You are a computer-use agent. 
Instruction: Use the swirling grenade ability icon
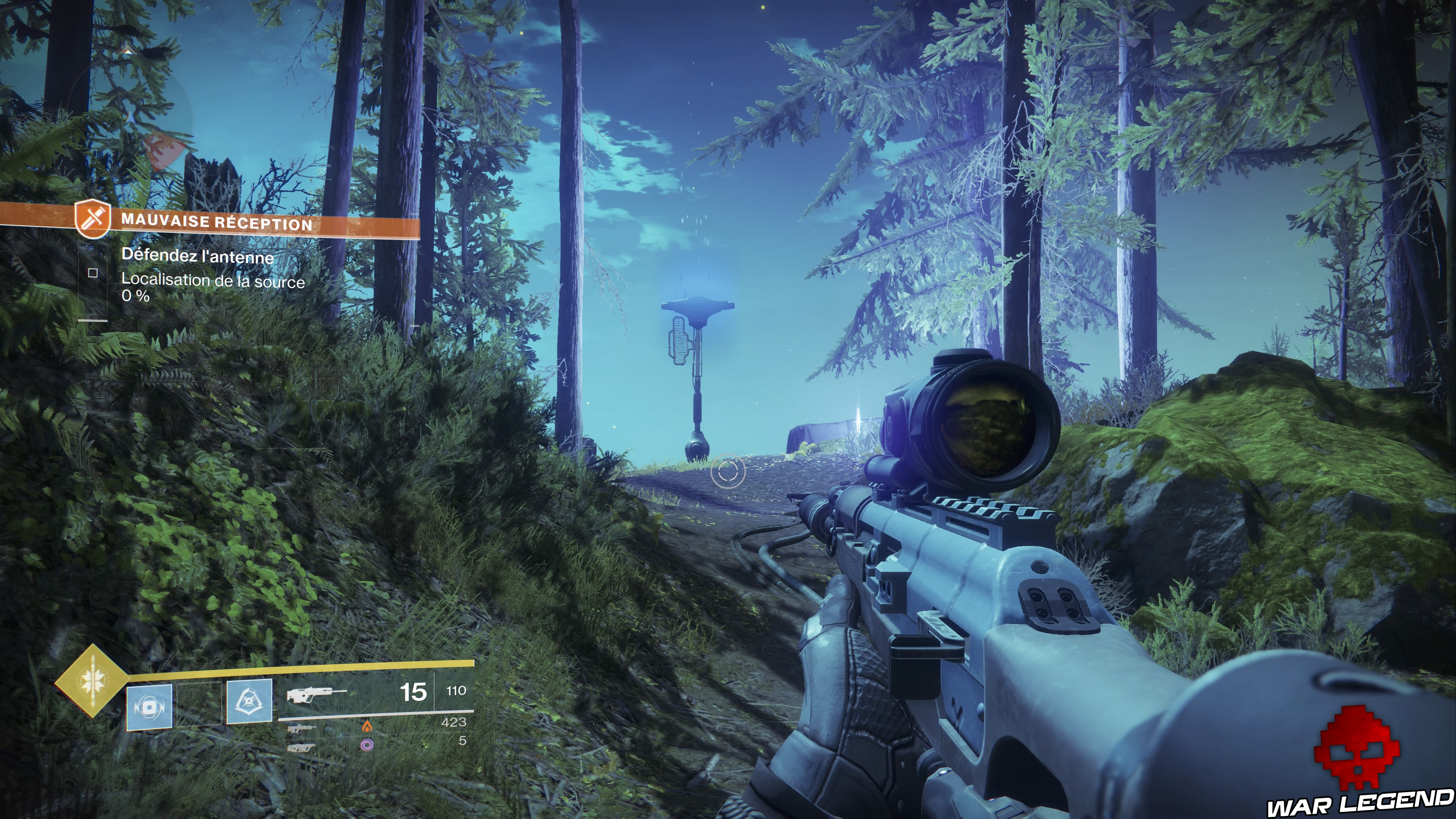click(149, 707)
